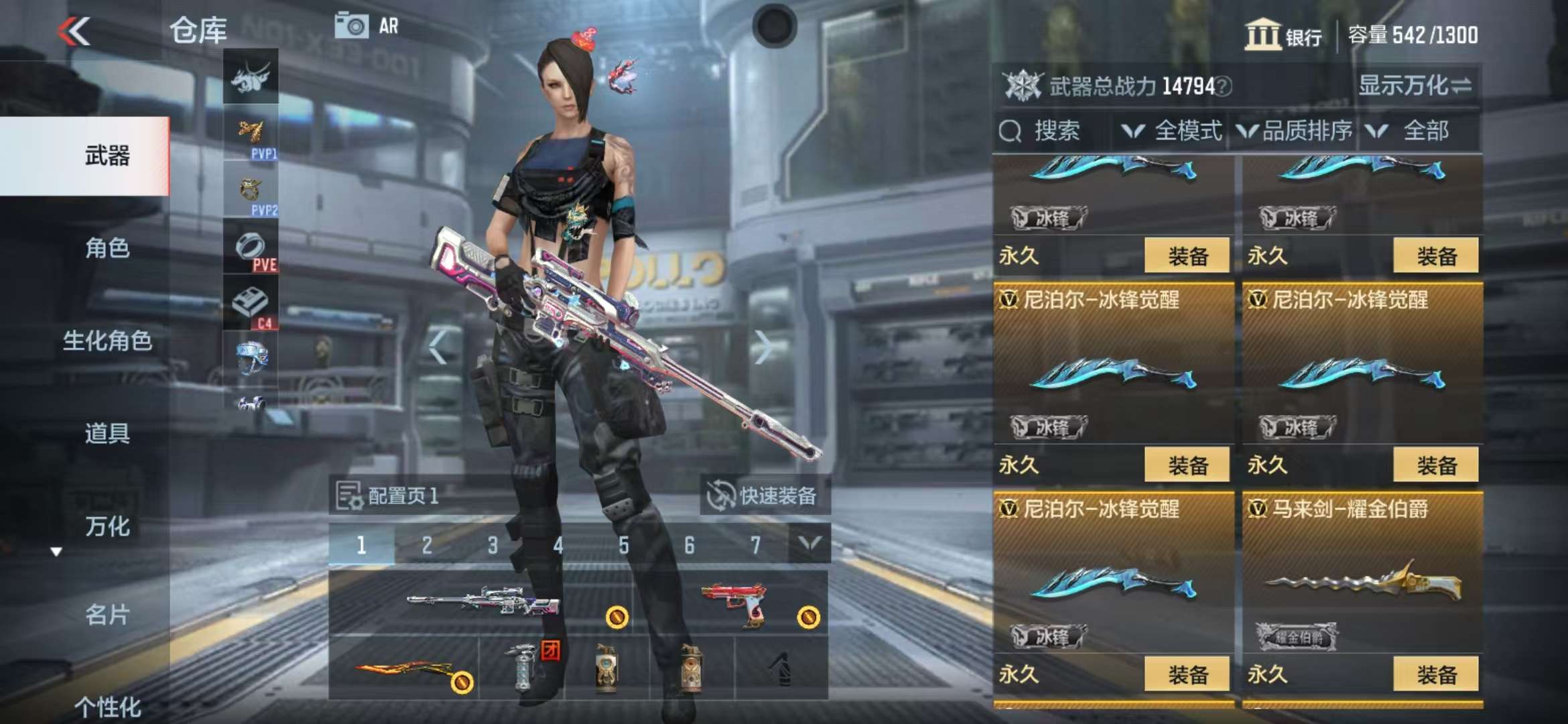Toggle 显示万化 display switch
This screenshot has height=724, width=1568.
coord(1415,86)
